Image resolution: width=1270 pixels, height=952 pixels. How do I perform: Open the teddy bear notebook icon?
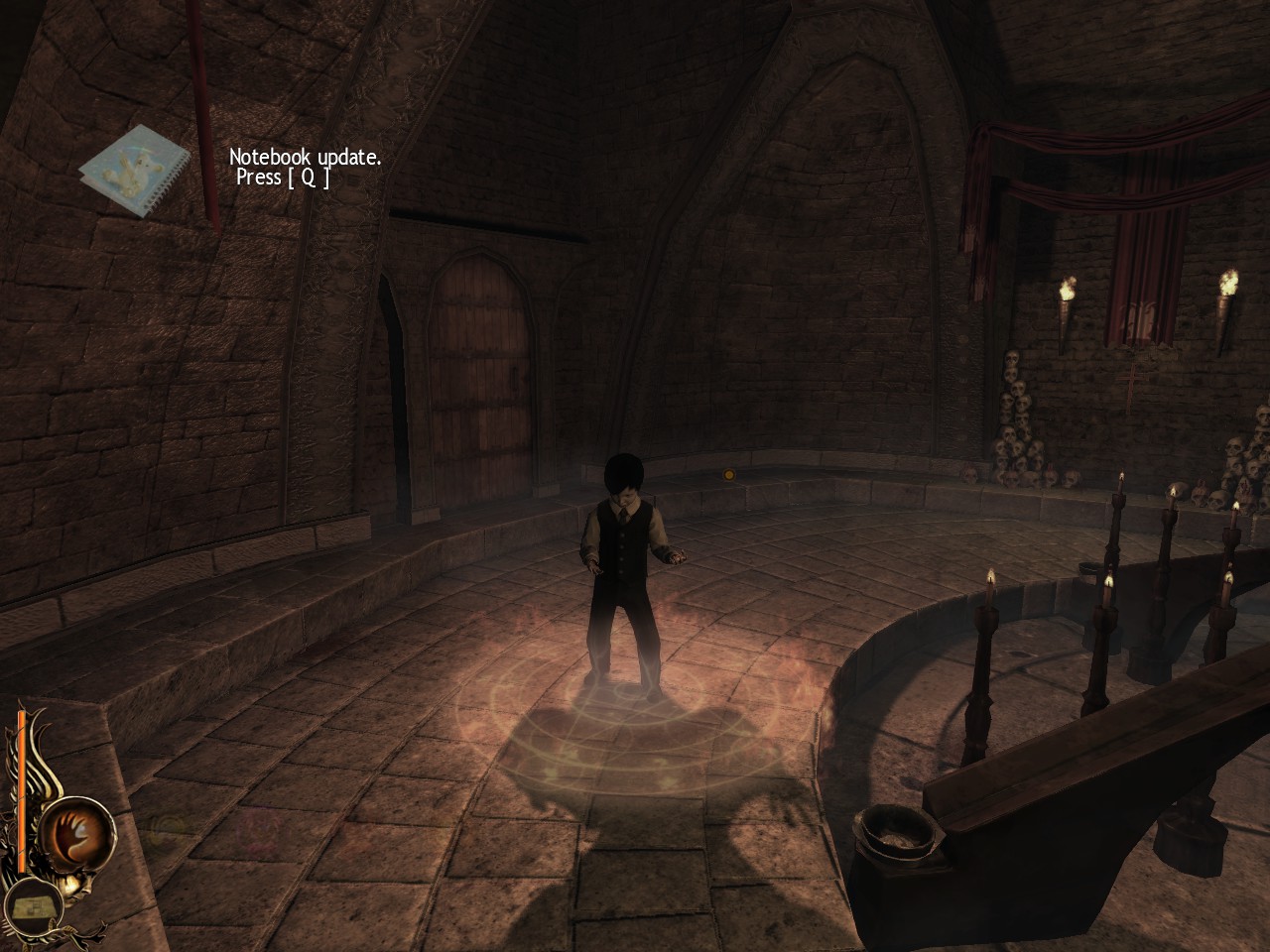click(134, 171)
